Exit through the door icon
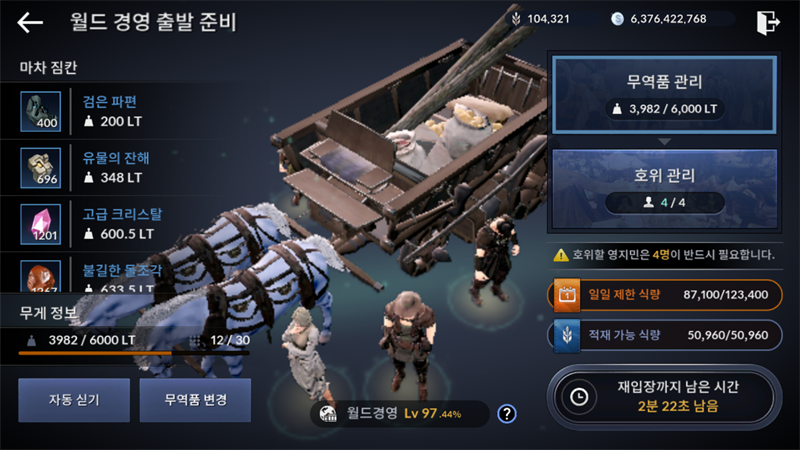 coord(767,22)
